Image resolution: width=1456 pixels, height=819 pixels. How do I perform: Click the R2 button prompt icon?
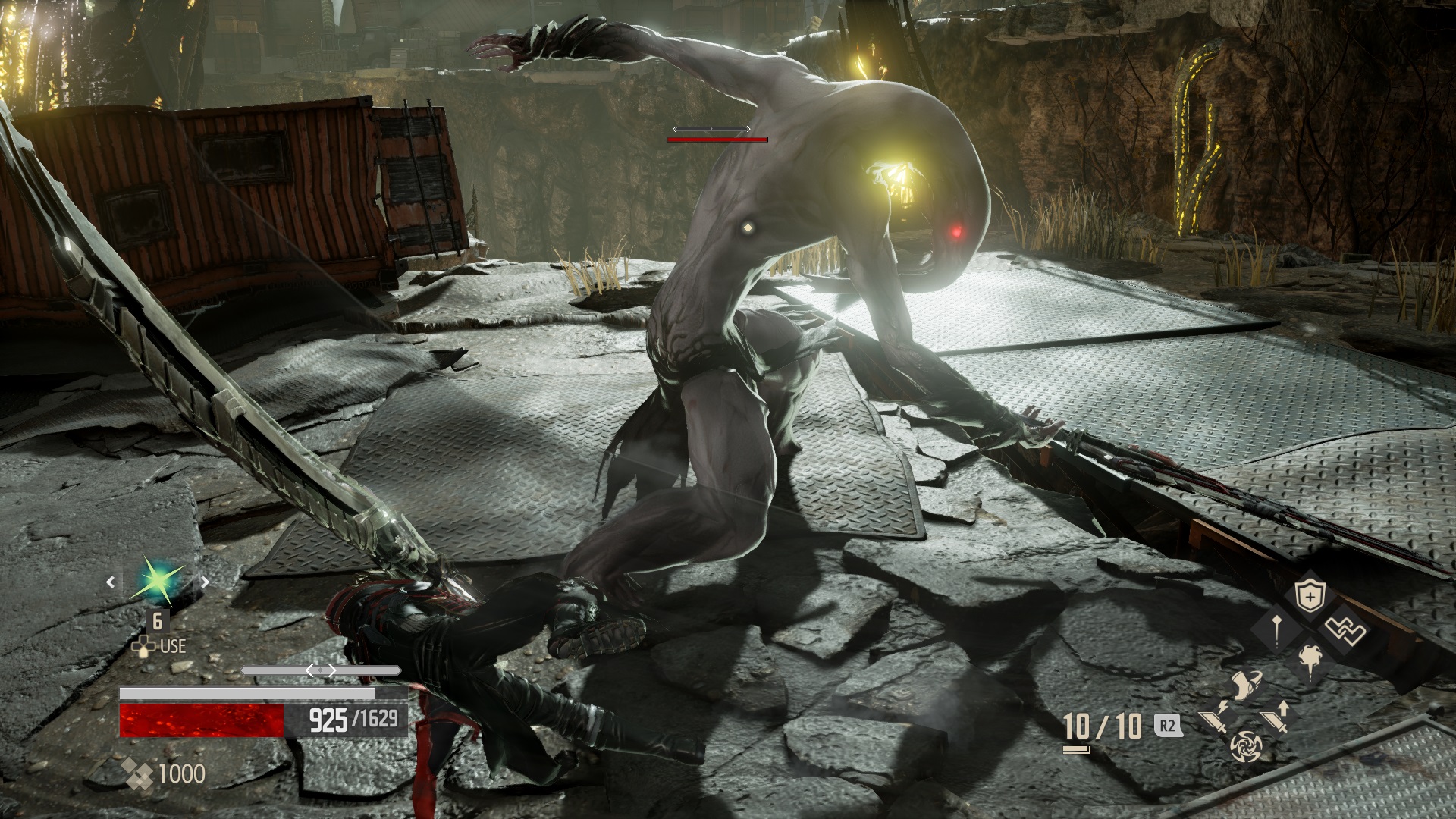click(x=1166, y=726)
